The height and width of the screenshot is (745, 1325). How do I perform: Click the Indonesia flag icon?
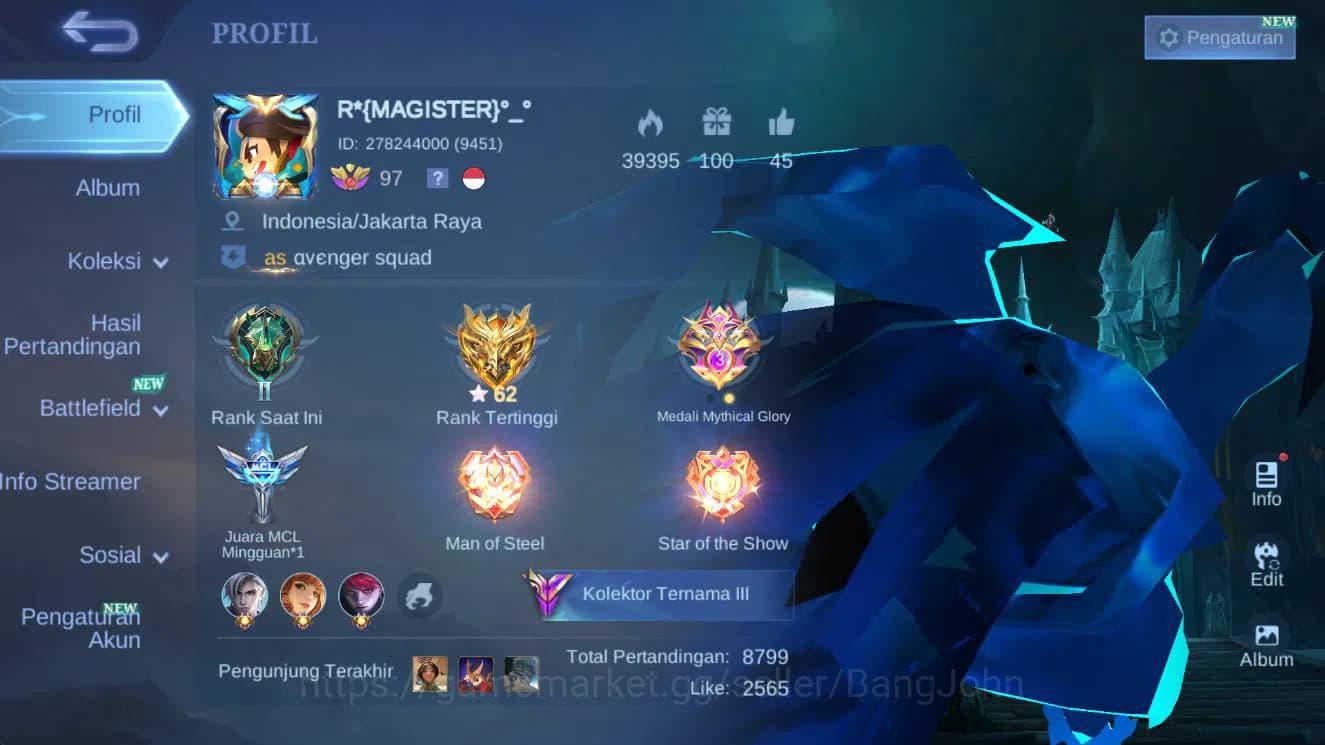click(x=475, y=180)
